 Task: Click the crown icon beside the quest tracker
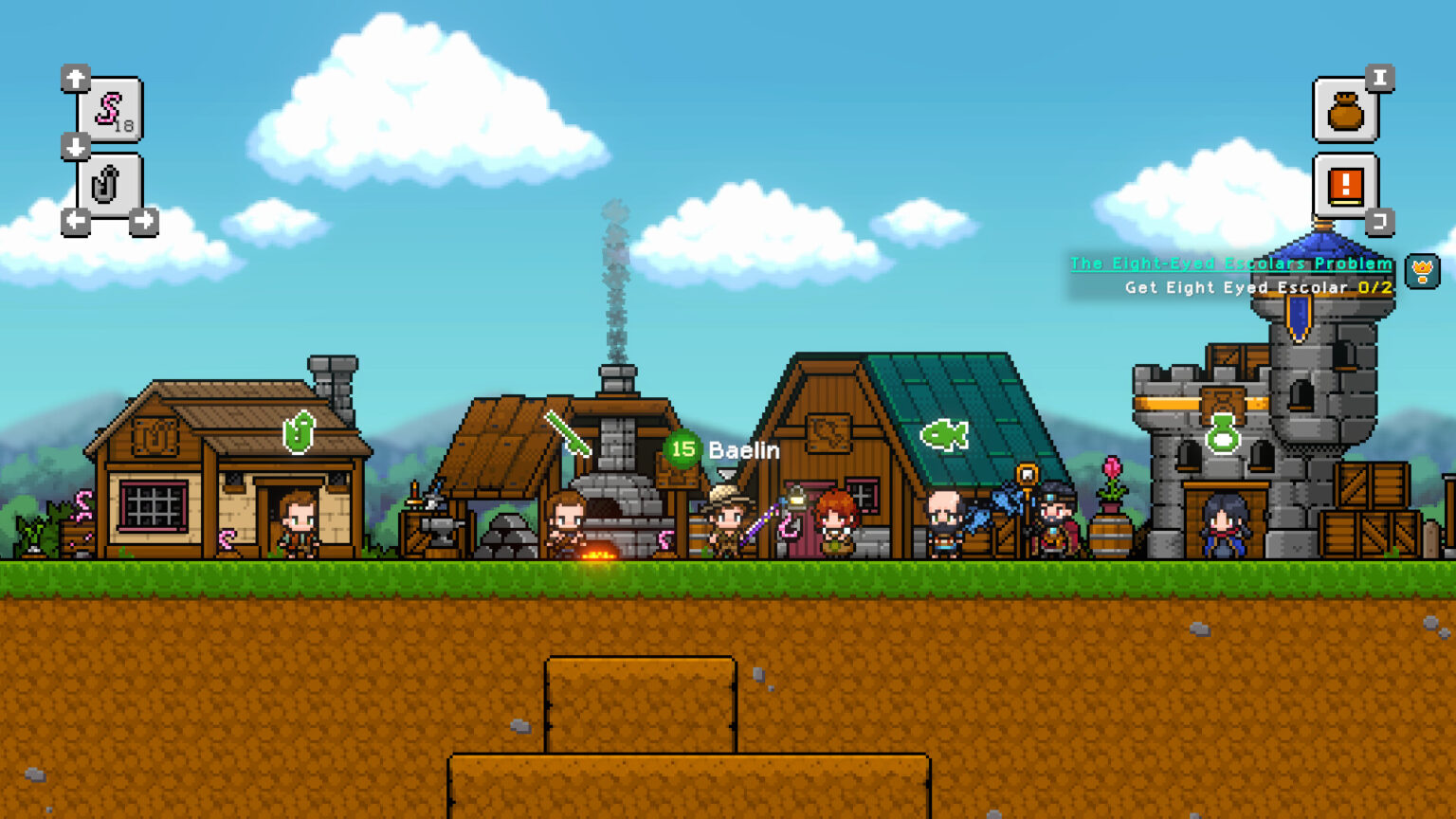(1422, 270)
